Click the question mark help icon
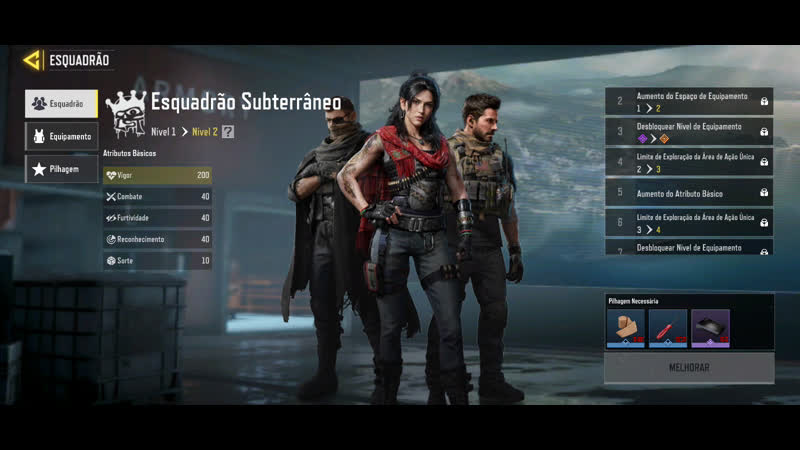 pos(228,131)
